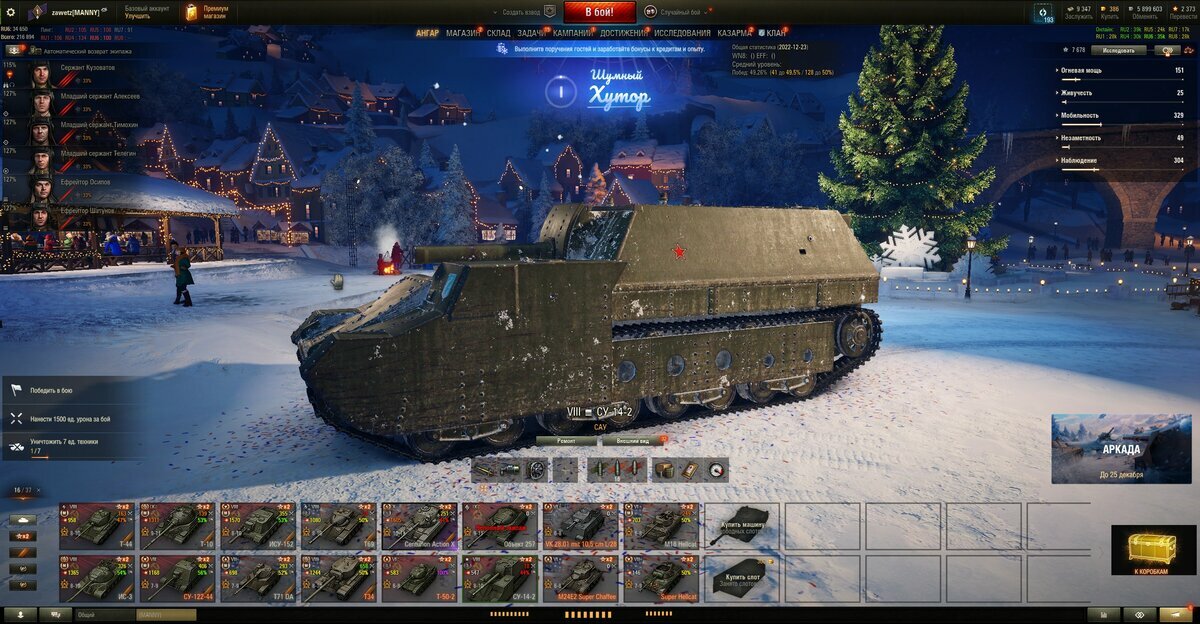1200x624 pixels.
Task: Go to the «Исследования» tab
Action: (682, 33)
